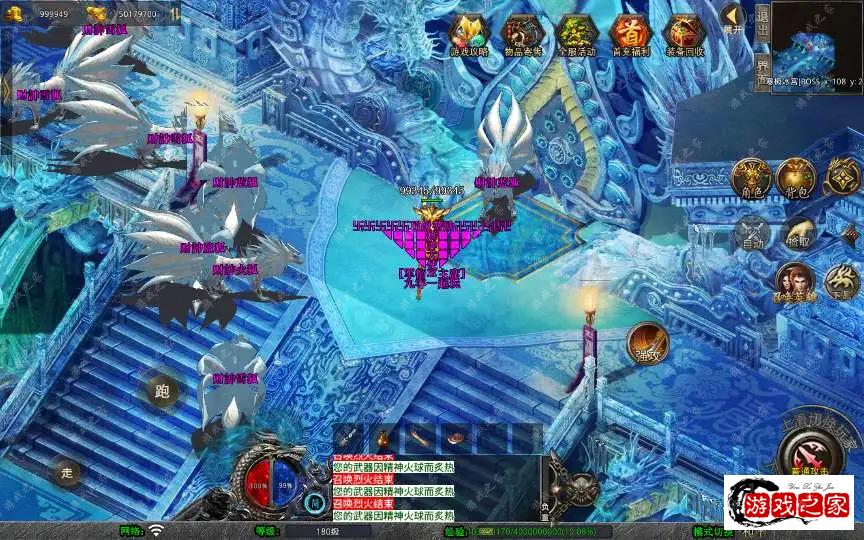Open the 游戏攻略 game guide
Viewport: 864px width, 540px height.
(x=469, y=35)
